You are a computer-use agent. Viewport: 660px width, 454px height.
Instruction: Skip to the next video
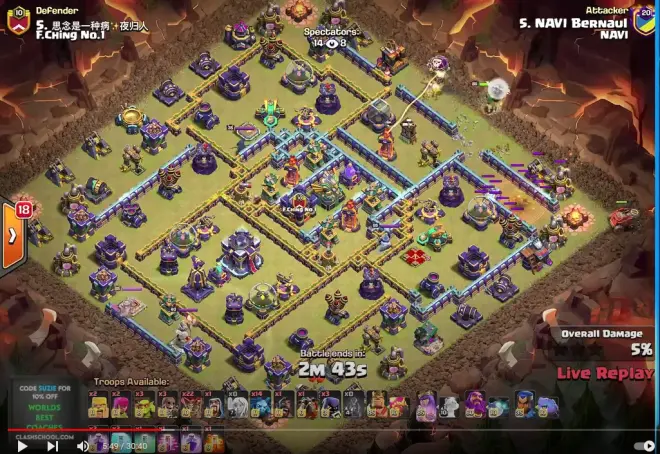coord(49,446)
